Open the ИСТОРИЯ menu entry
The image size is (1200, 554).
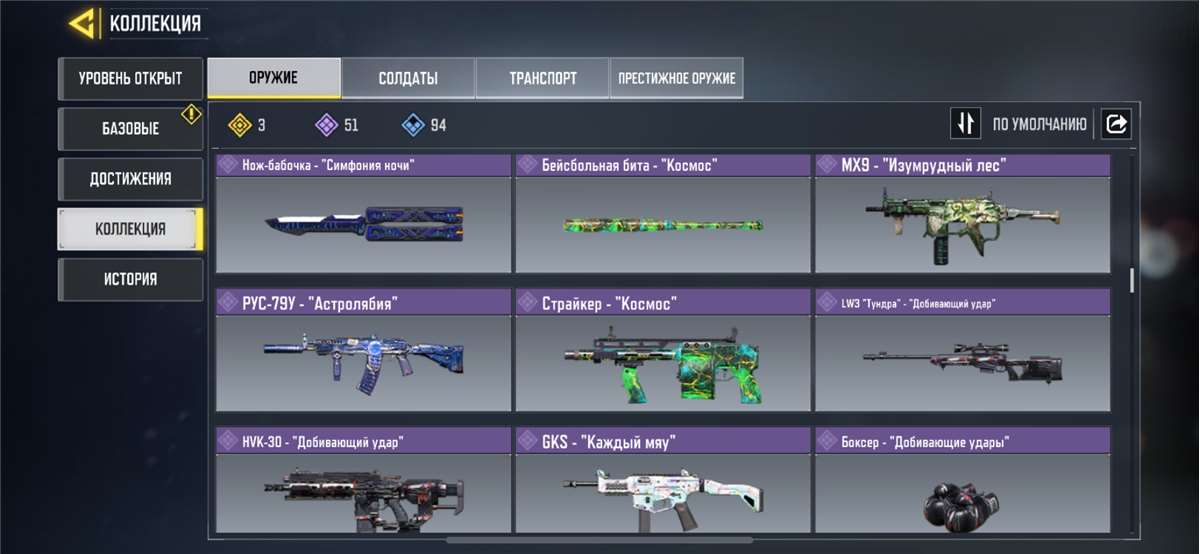(x=130, y=279)
